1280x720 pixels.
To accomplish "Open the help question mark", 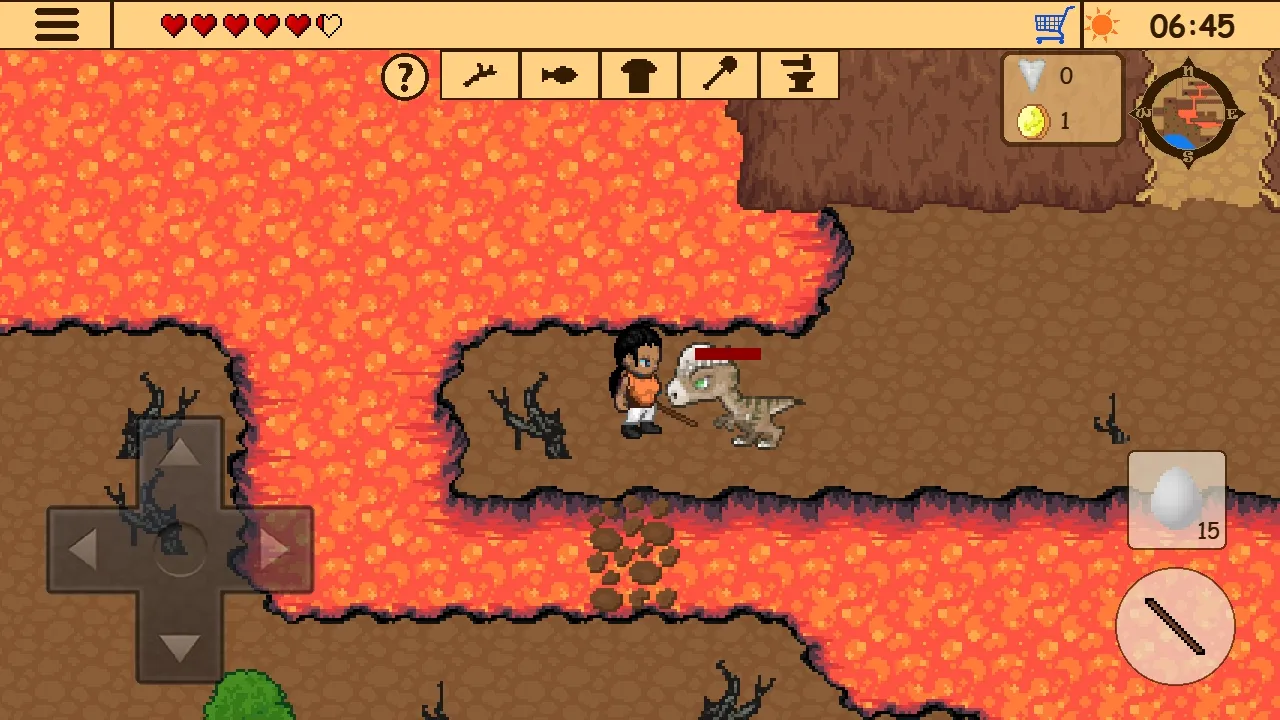I will tap(405, 75).
